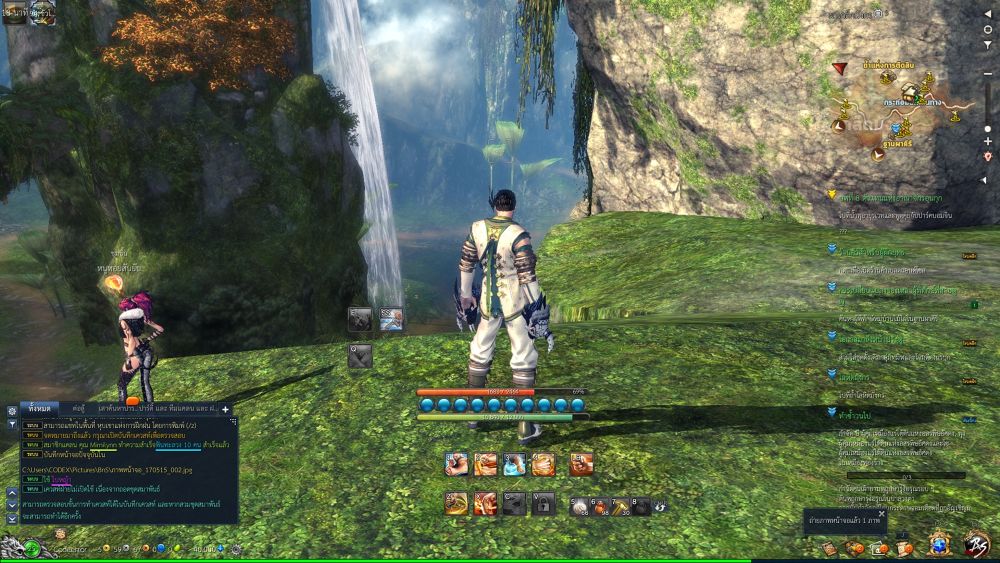Click the first quest tracker arrow marker
1000x563 pixels.
(x=832, y=195)
